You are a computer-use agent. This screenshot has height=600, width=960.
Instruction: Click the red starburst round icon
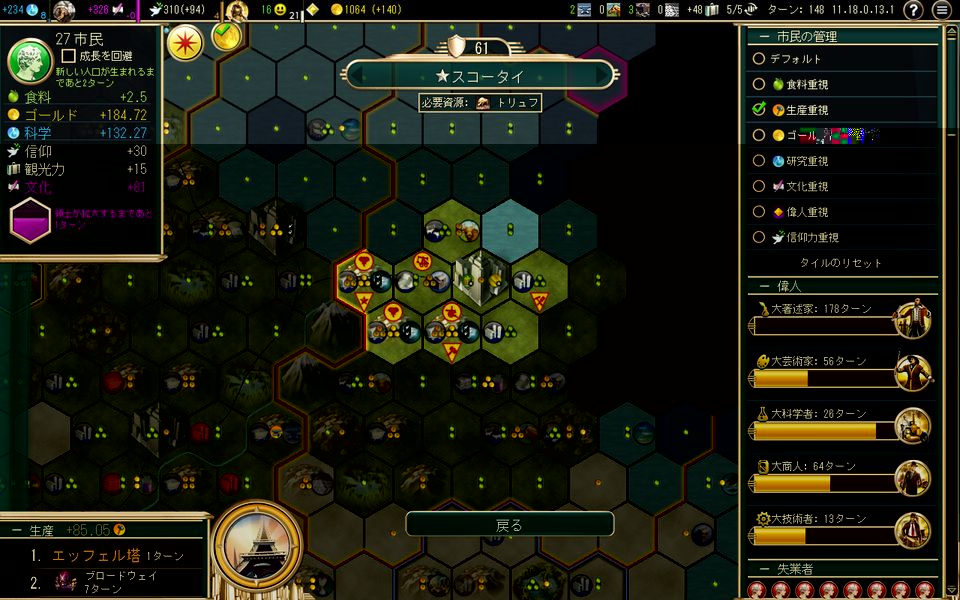[x=185, y=43]
